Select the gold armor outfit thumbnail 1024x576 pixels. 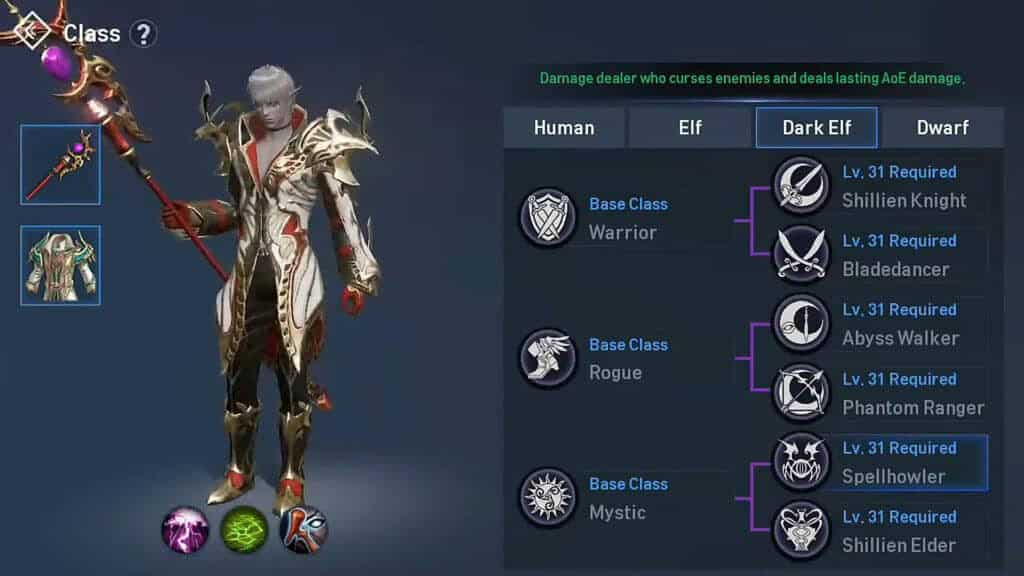(60, 265)
